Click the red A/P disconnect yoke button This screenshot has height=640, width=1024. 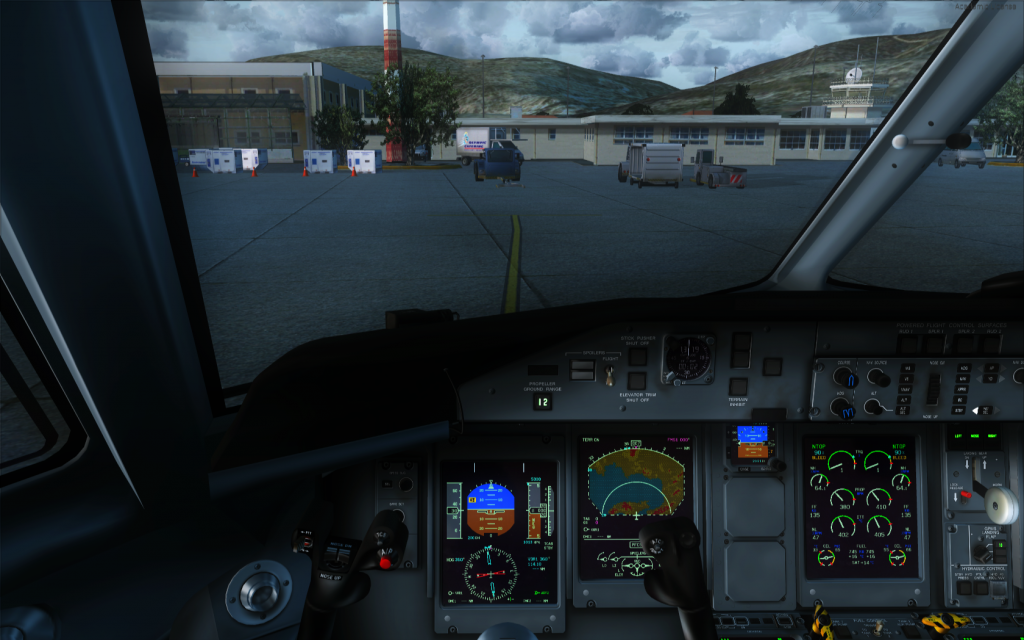[385, 561]
